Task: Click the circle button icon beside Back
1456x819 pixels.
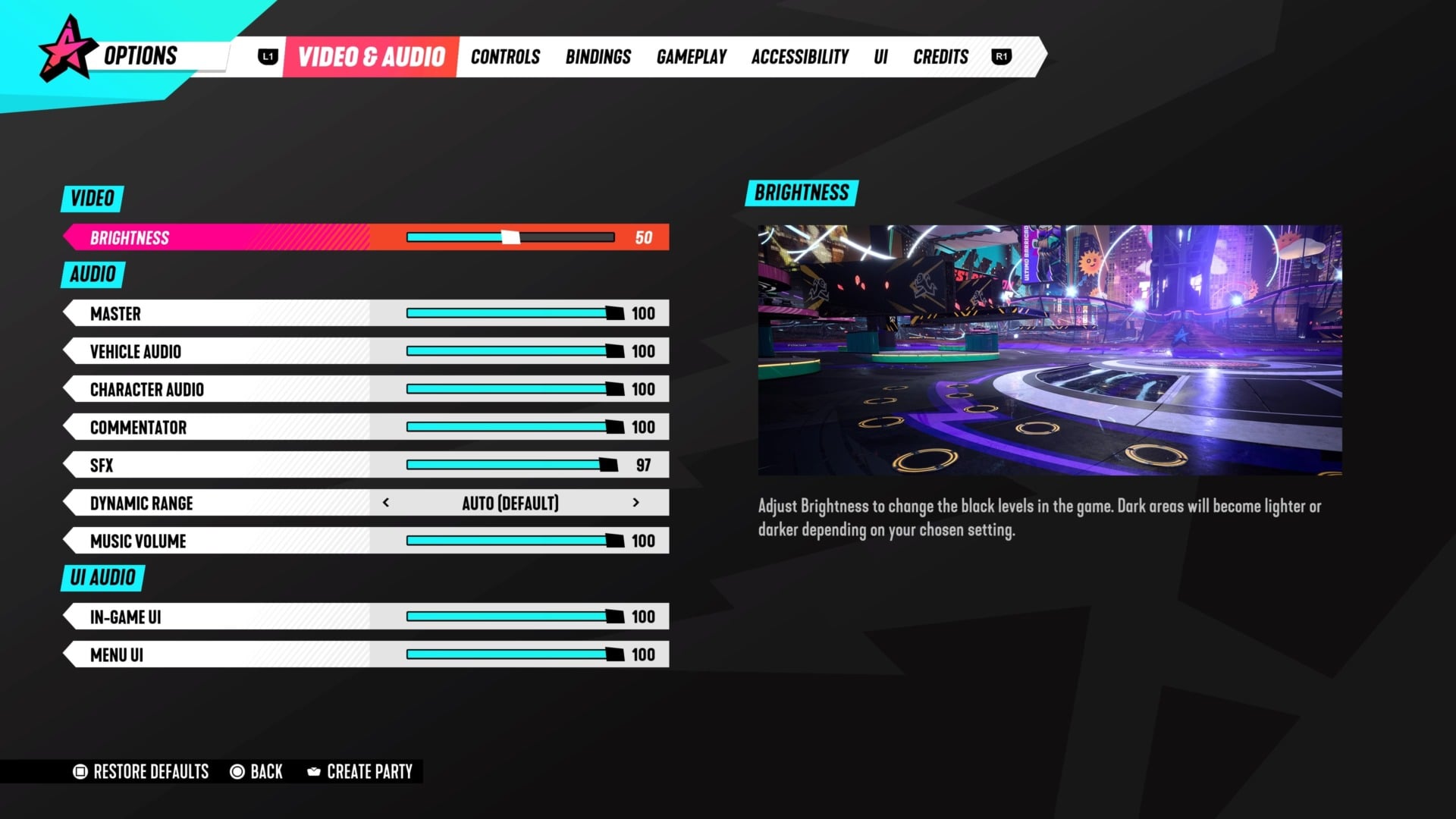Action: pos(237,771)
